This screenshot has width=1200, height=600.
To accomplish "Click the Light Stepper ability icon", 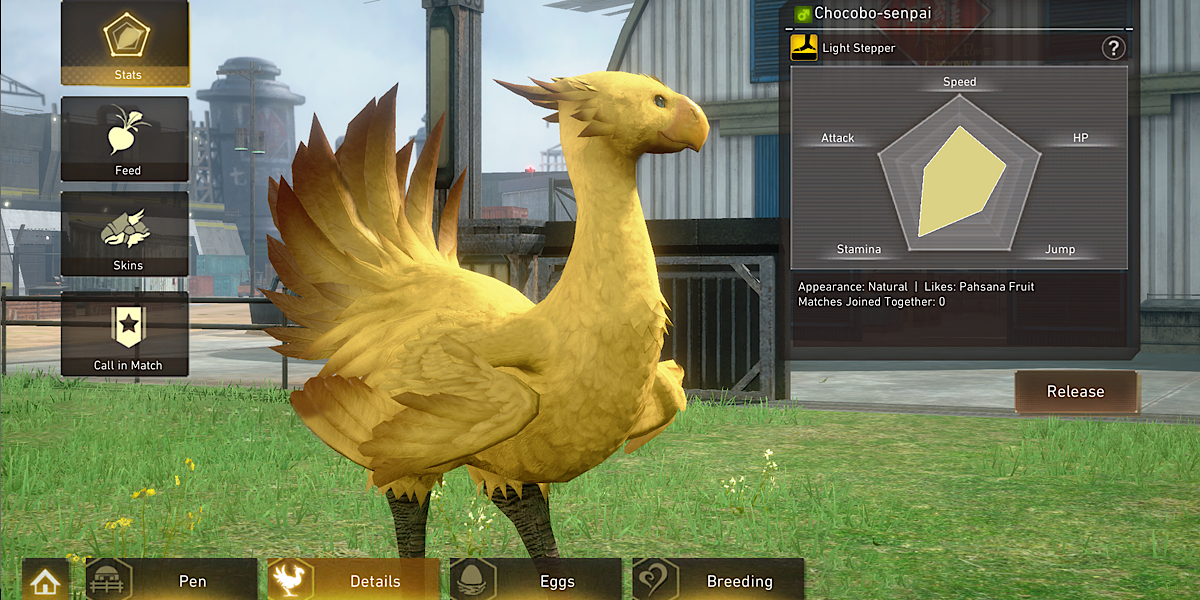I will click(804, 47).
